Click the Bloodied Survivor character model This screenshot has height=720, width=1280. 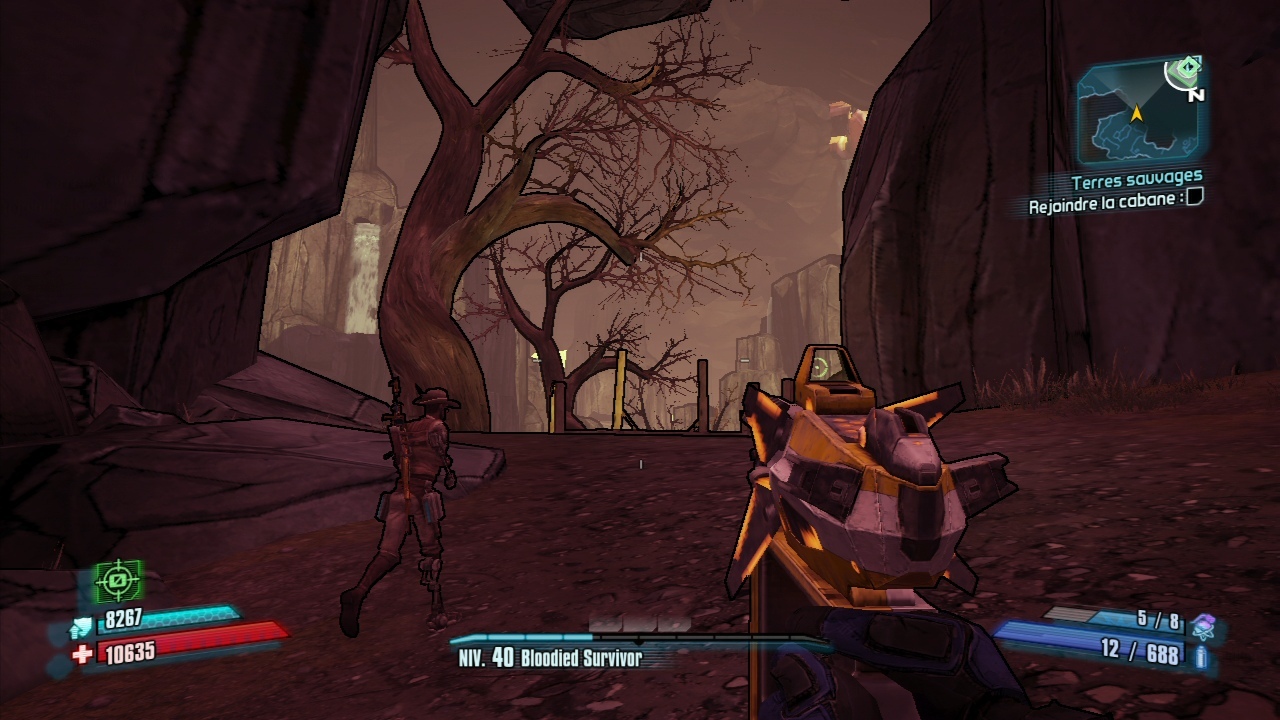click(x=412, y=480)
